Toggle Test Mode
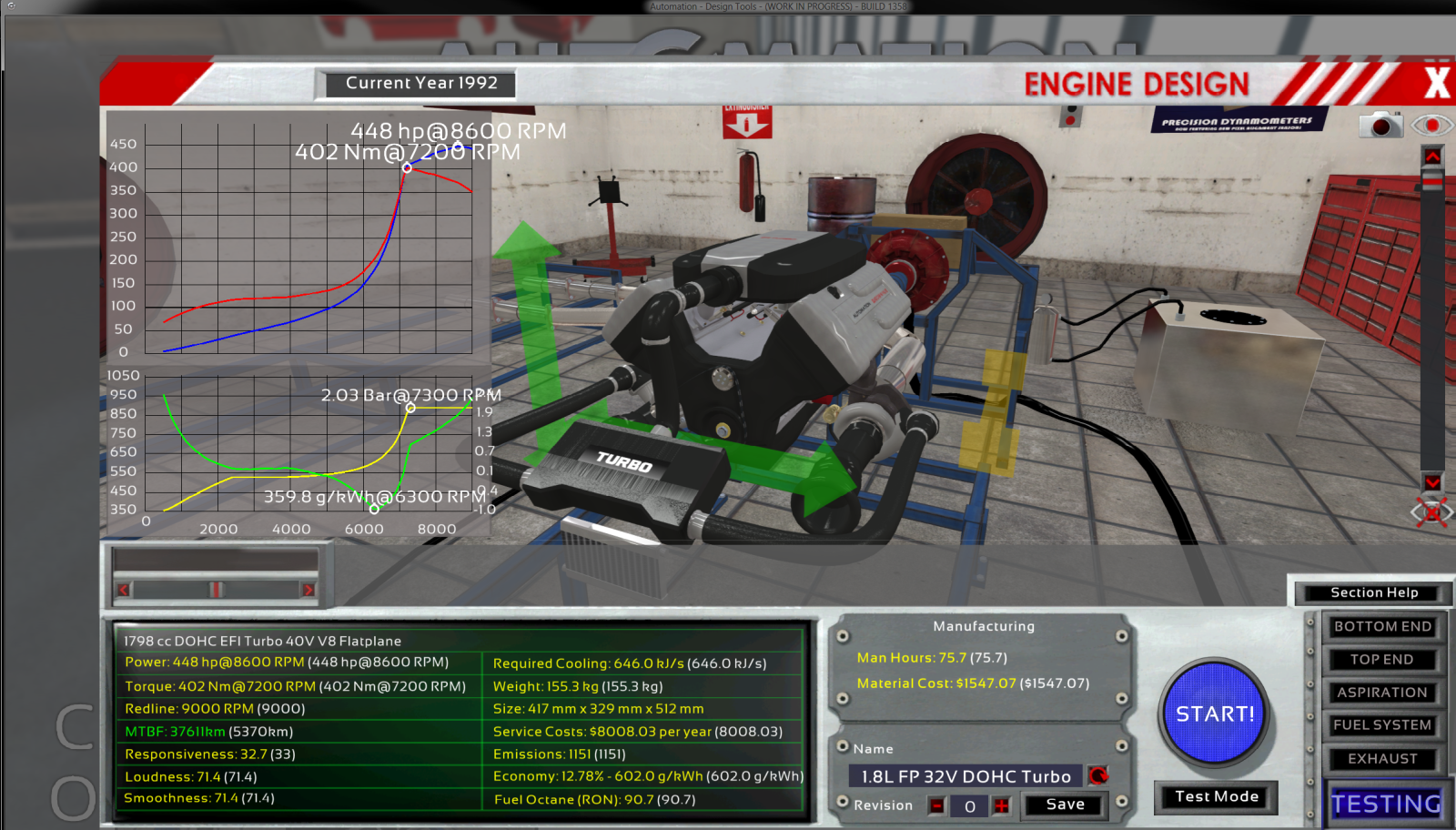1456x830 pixels. tap(1216, 797)
